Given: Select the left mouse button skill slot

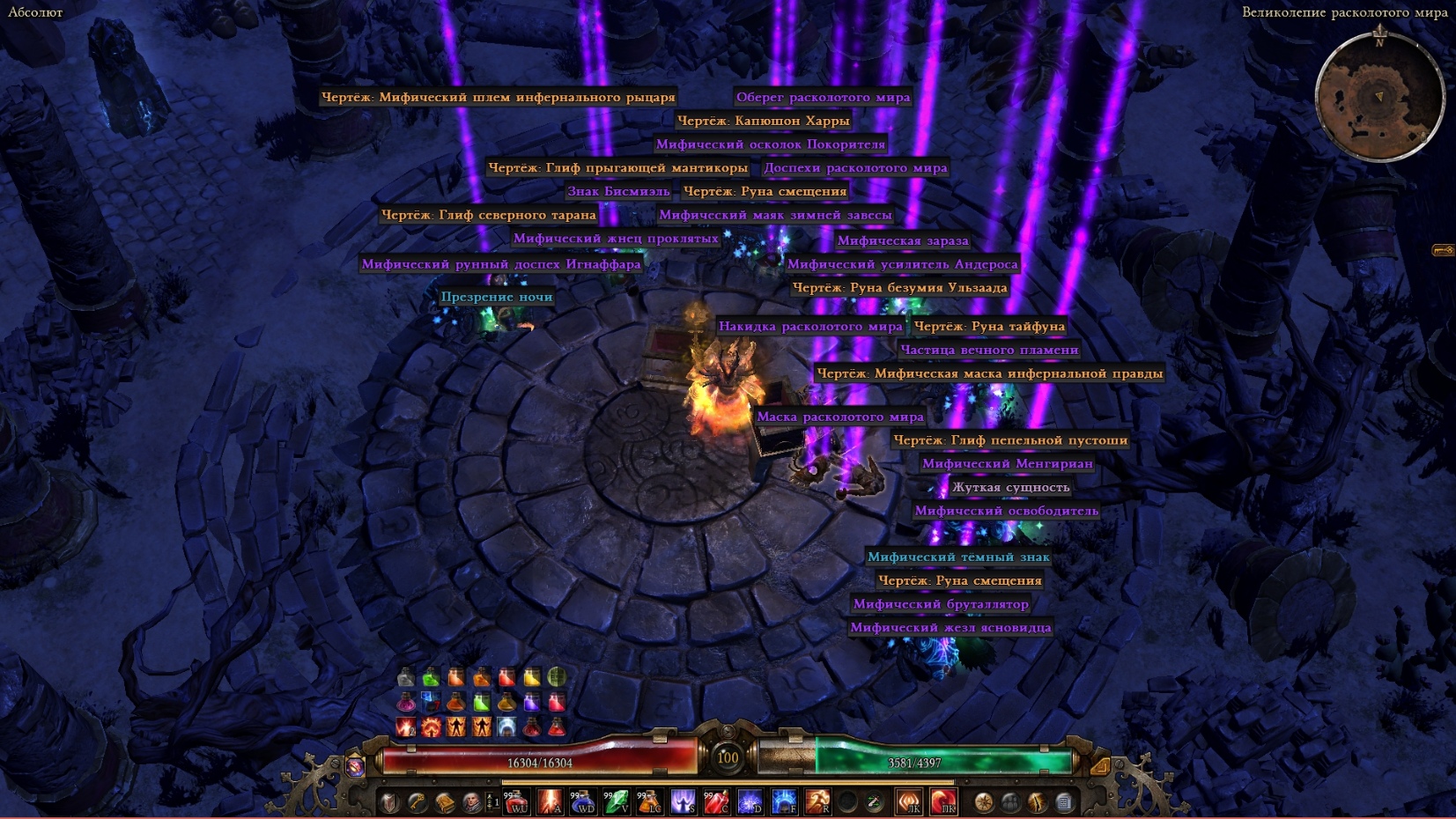Looking at the screenshot, I should [x=909, y=801].
